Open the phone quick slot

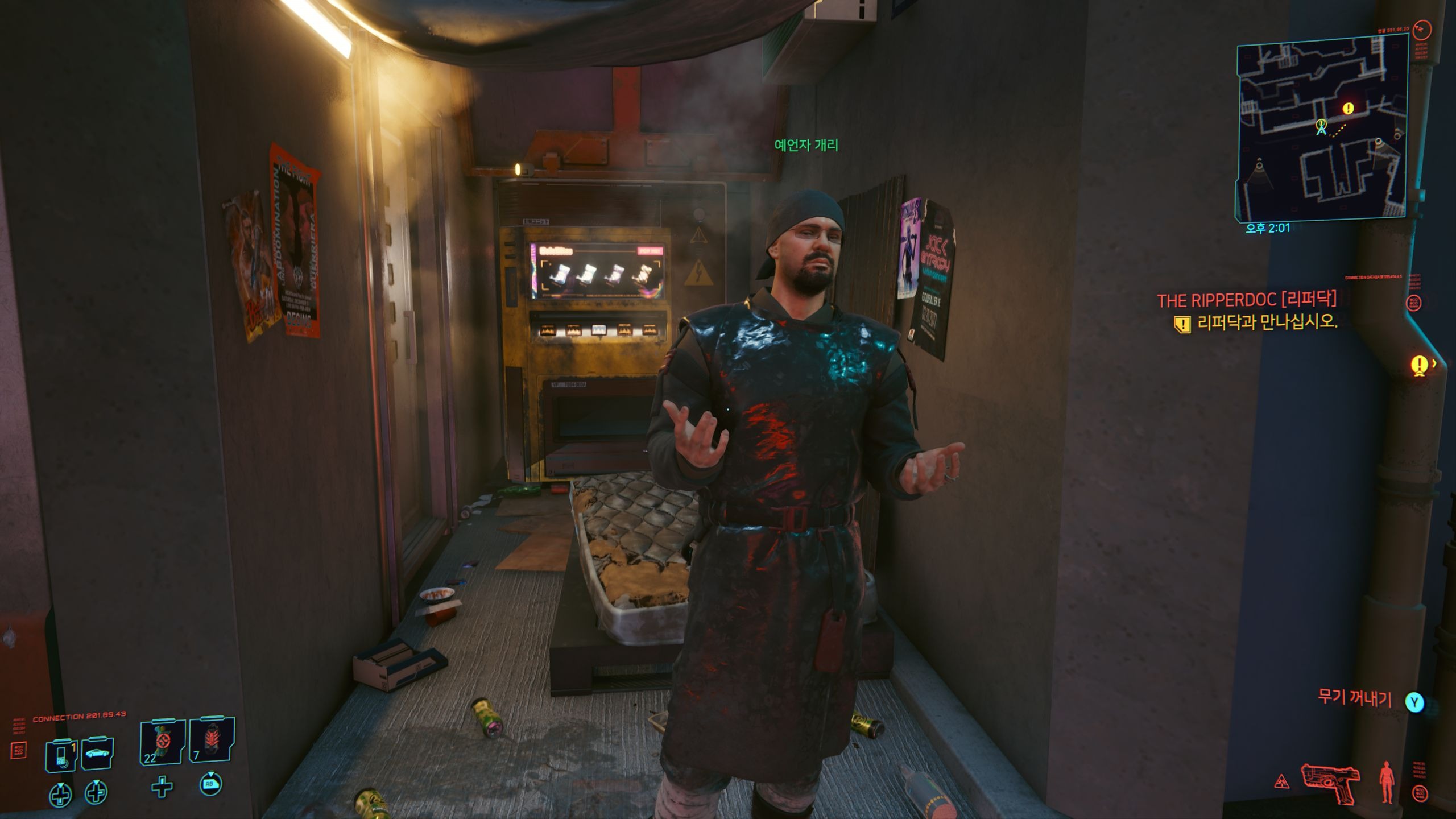point(61,755)
